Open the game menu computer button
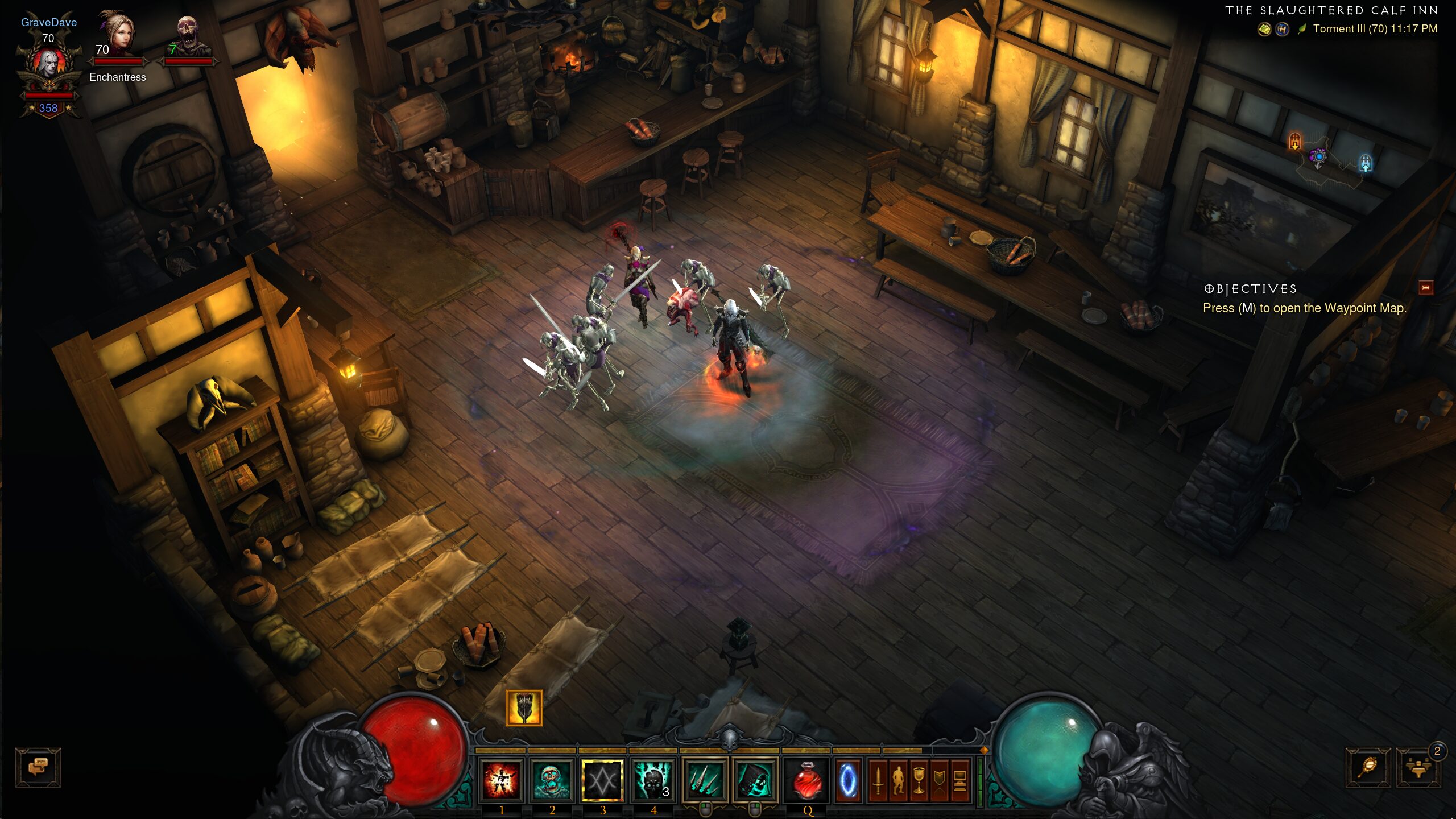The height and width of the screenshot is (819, 1456). [960, 780]
